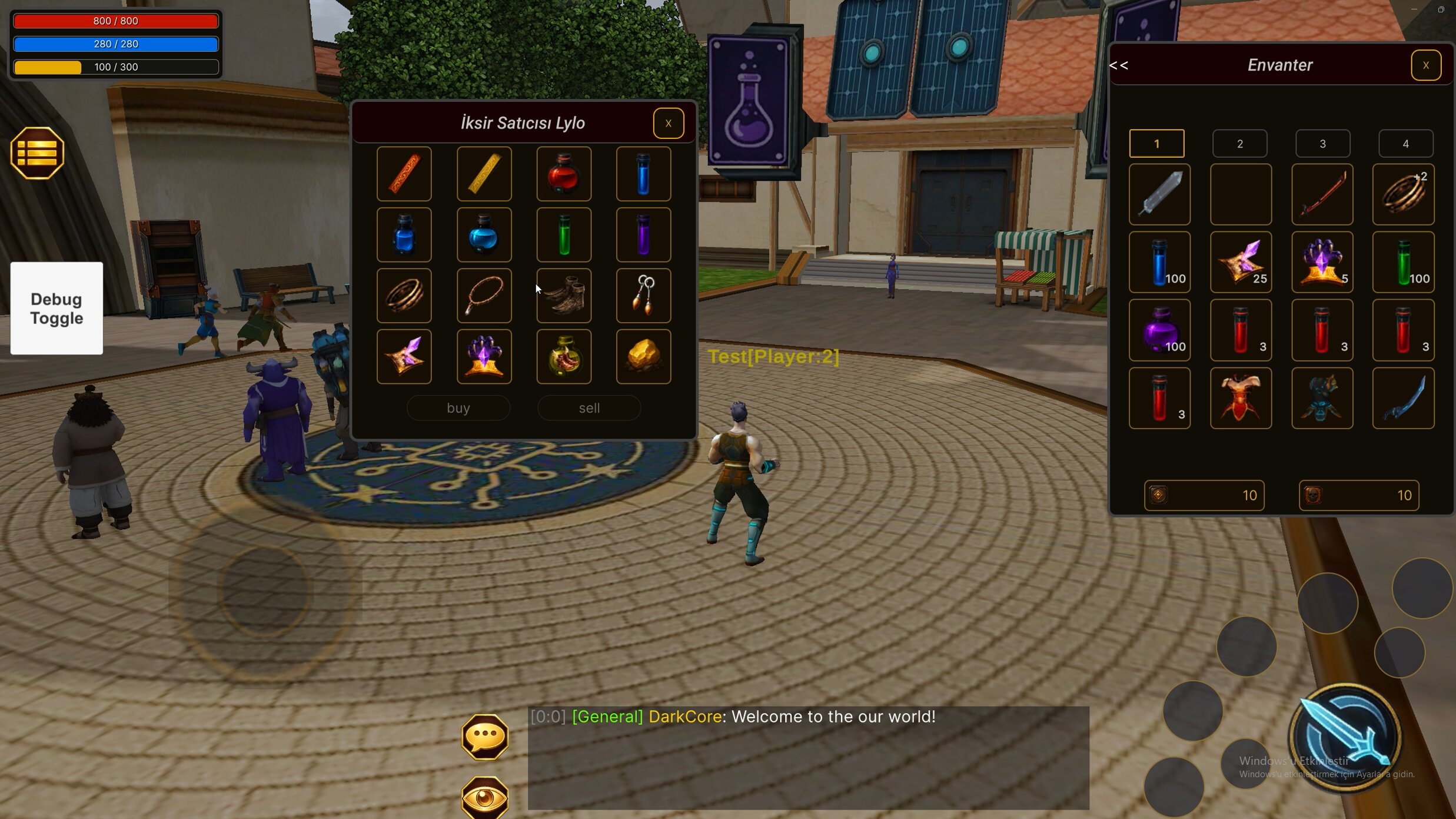Select the round purple potion stack of 100
This screenshot has height=819, width=1456.
tap(1159, 330)
